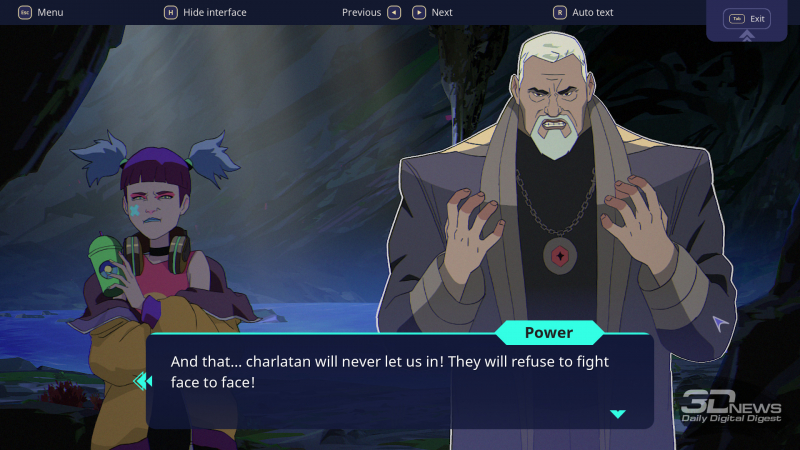Advance with the Next option
Viewport: 800px width, 450px height.
[x=433, y=12]
